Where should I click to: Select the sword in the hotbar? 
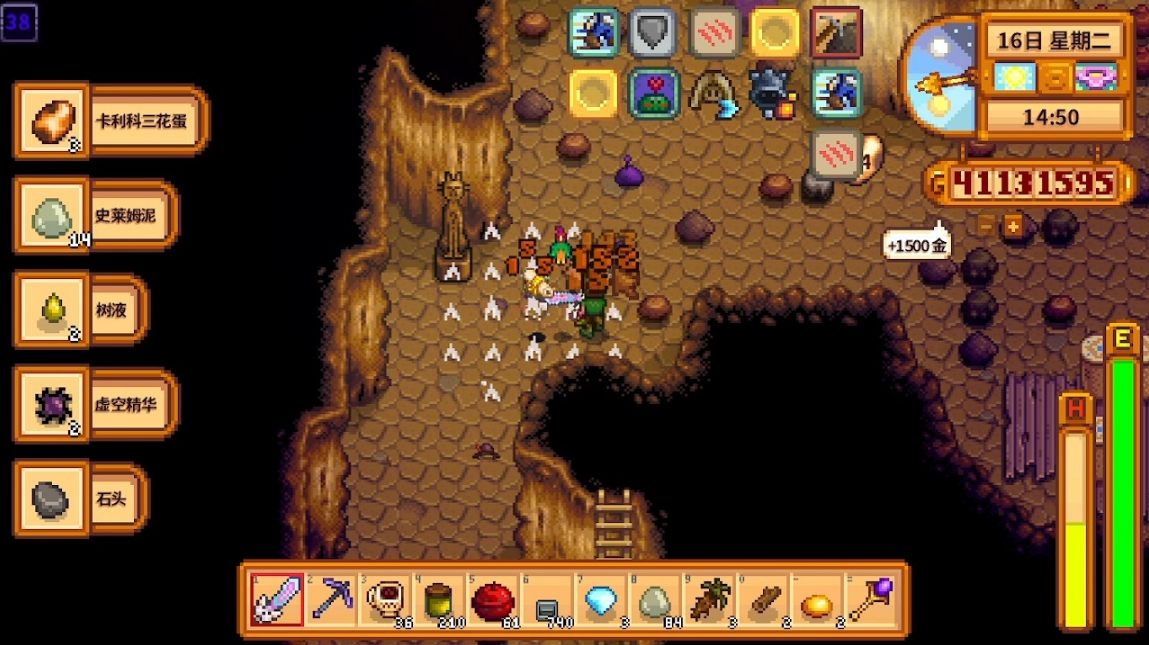[276, 600]
